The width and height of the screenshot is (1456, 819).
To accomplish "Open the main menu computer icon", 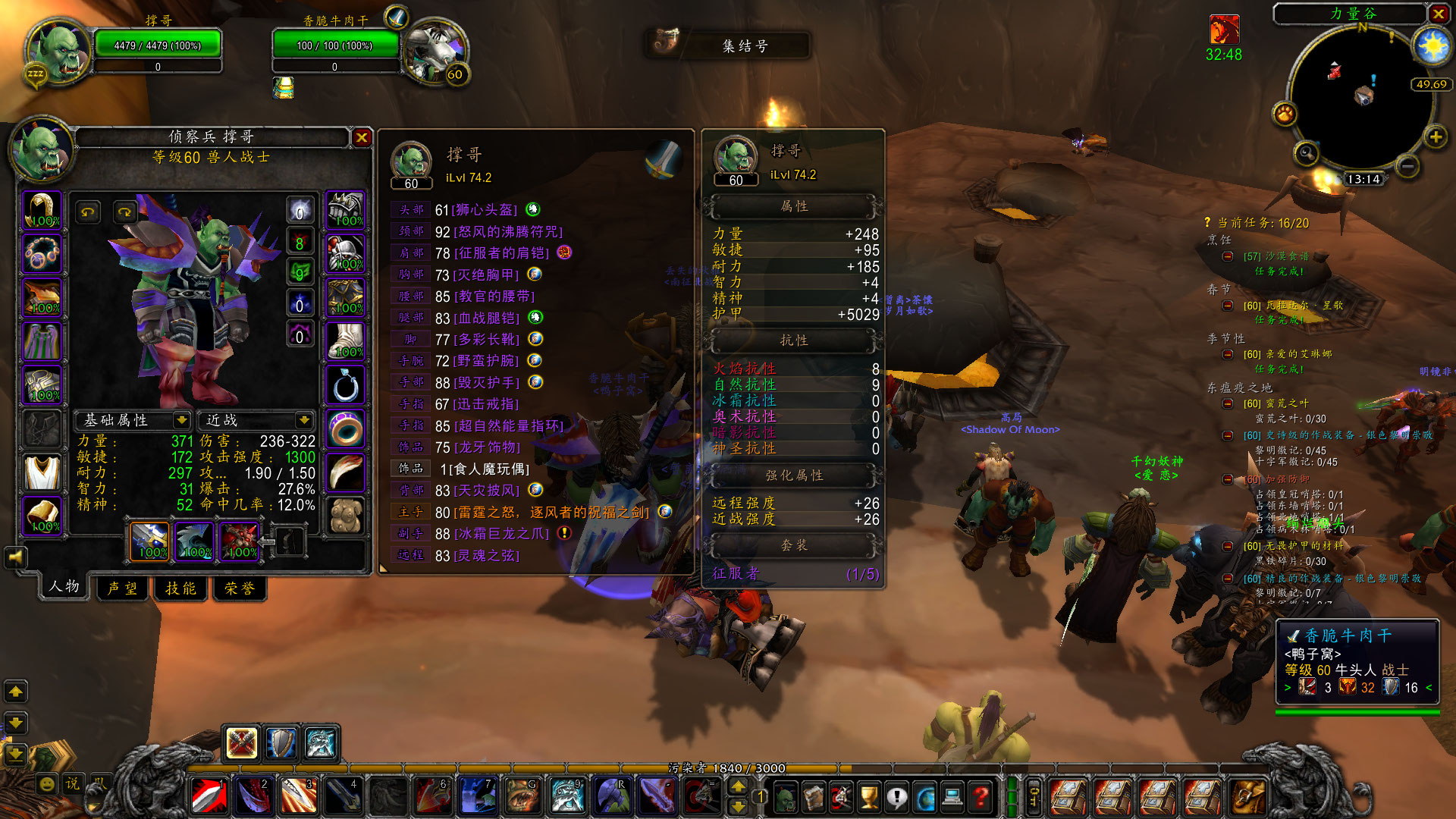I will [x=953, y=798].
